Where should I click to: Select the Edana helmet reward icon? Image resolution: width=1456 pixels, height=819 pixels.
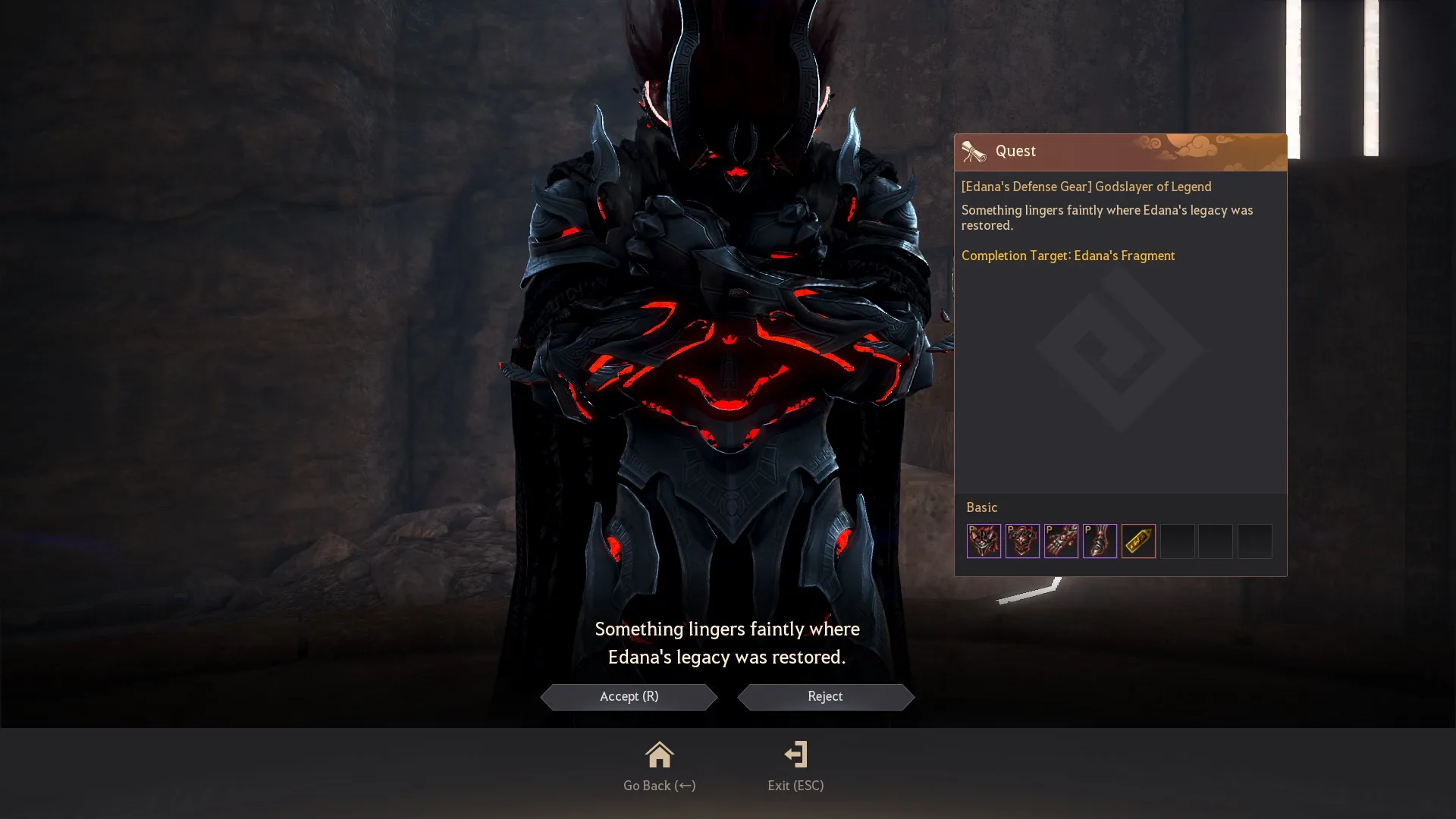click(984, 541)
